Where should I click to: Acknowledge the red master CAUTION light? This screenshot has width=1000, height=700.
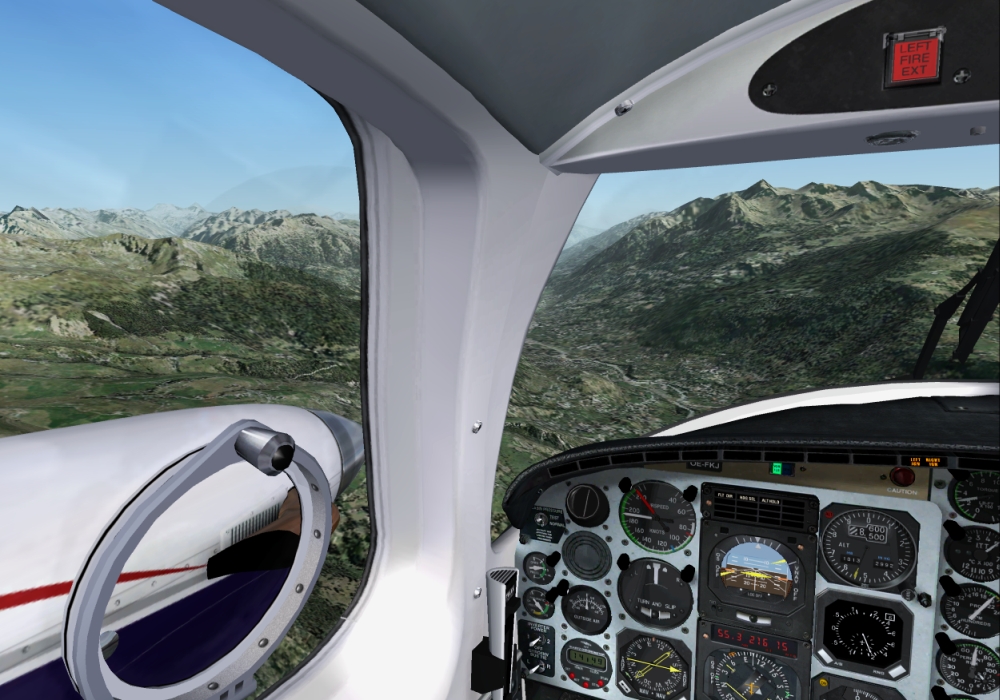[x=903, y=477]
